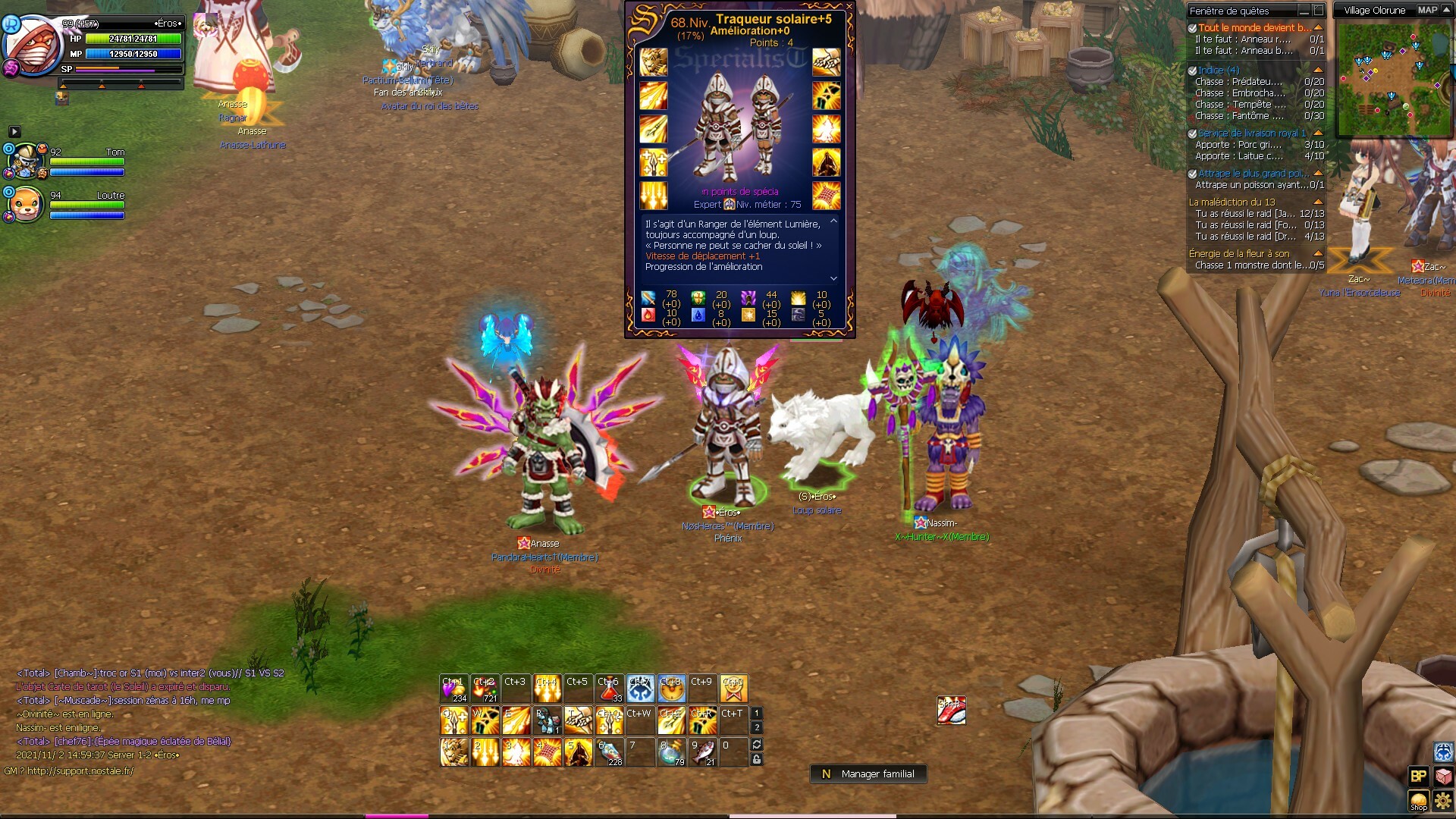Collapse the 'La malédiction du 13' quest entry
1456x819 pixels.
point(1318,202)
